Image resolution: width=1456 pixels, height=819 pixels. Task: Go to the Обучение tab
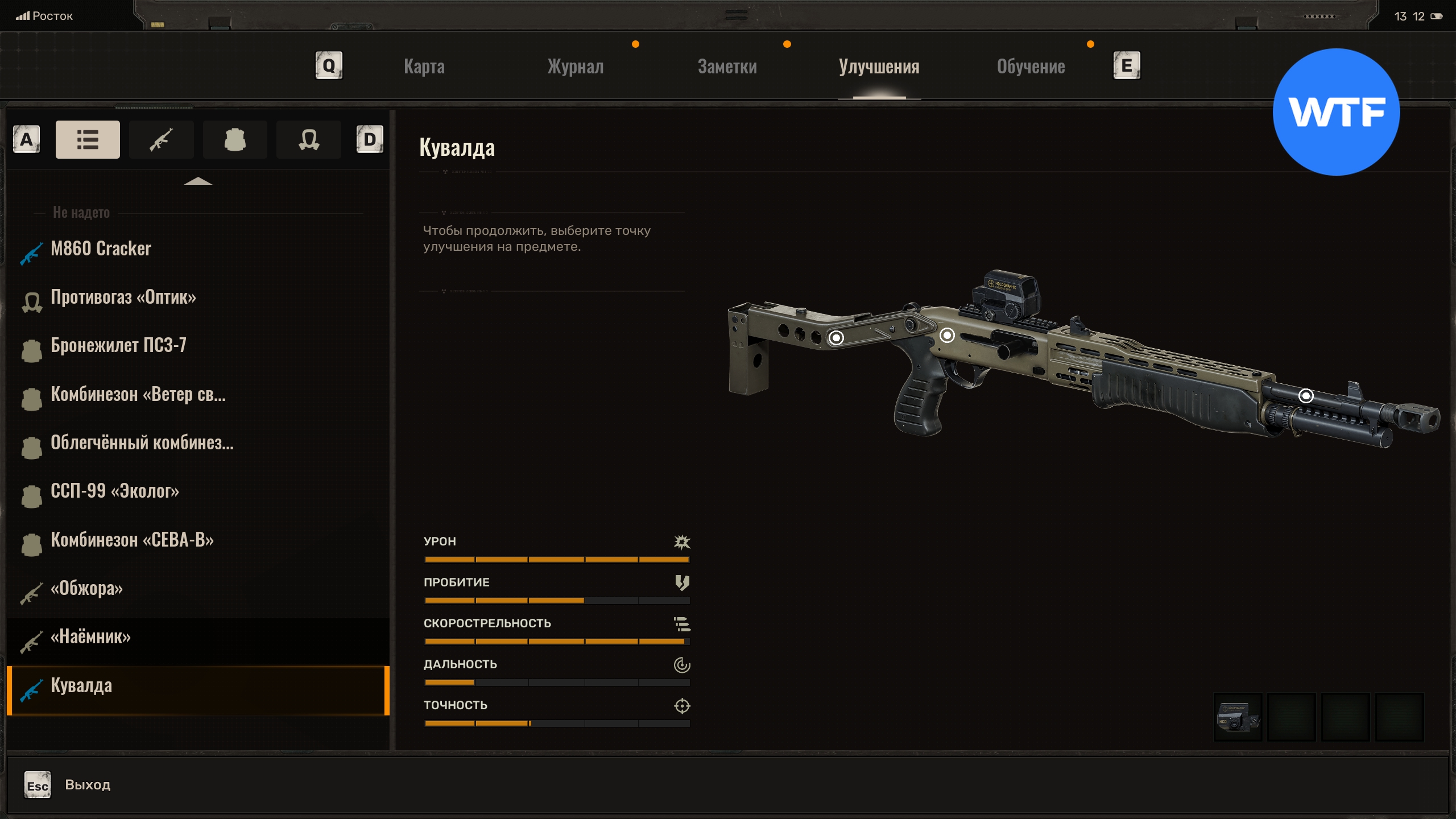point(1031,67)
